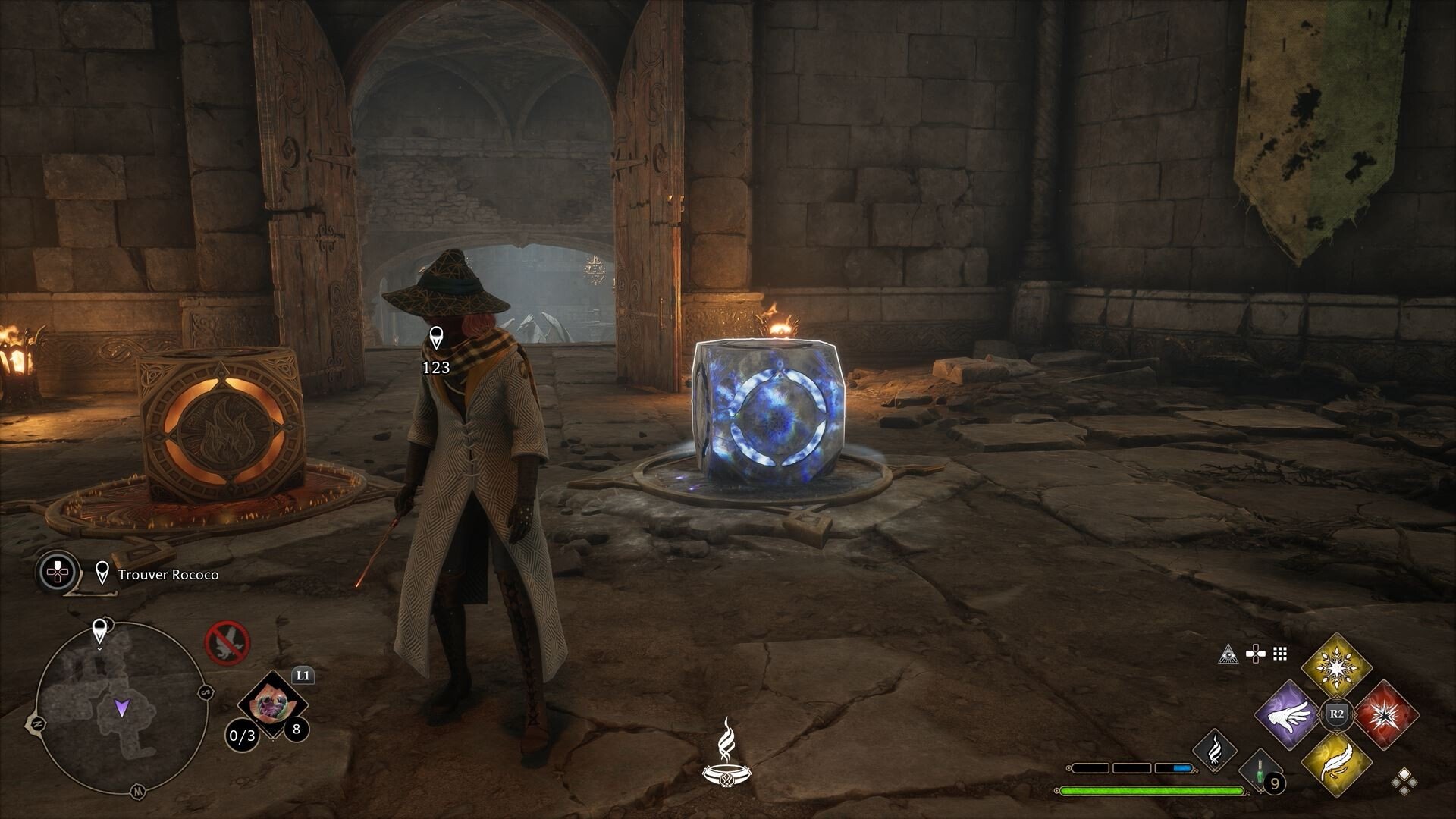The width and height of the screenshot is (1456, 819).
Task: Select the "Trouver Rococo" quest objective
Action: (168, 575)
